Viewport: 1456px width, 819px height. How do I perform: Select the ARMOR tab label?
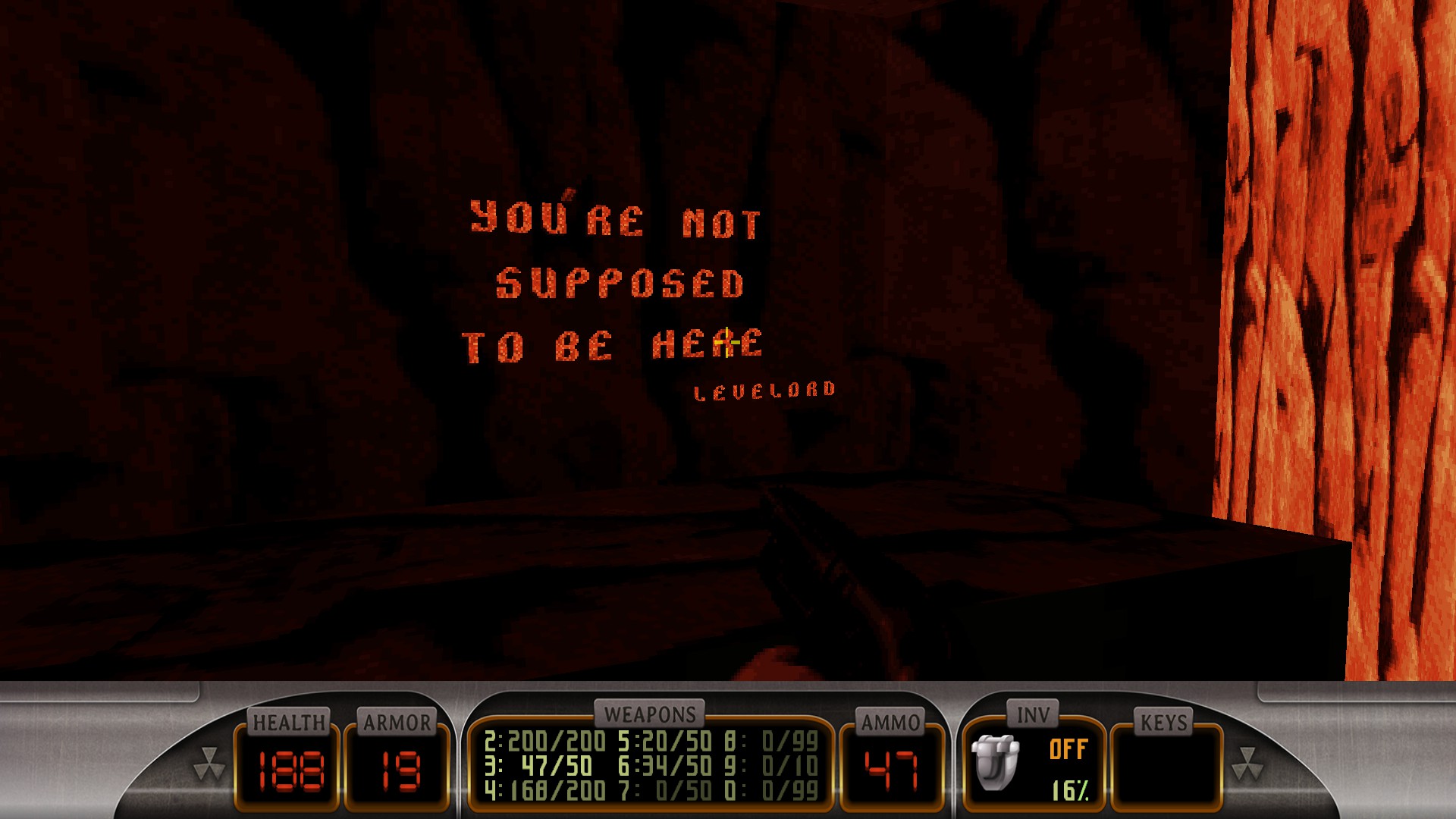point(397,723)
